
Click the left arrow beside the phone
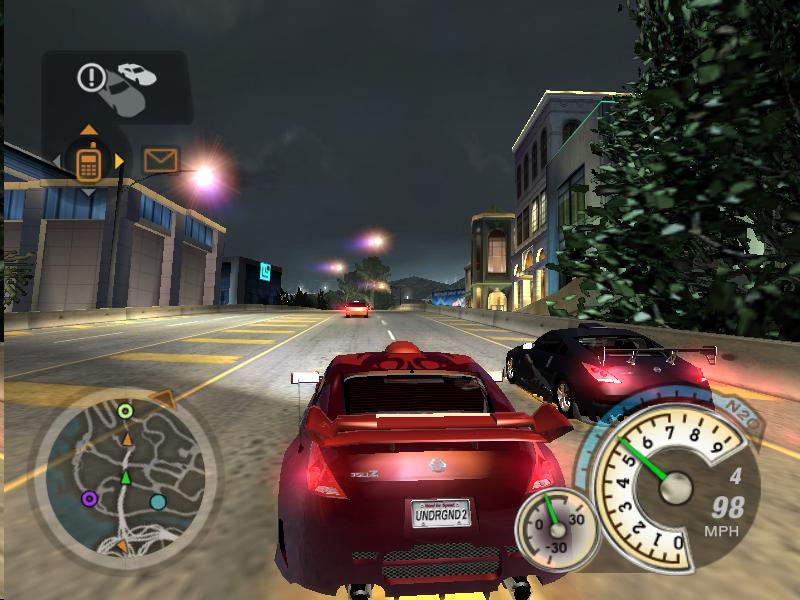58,160
